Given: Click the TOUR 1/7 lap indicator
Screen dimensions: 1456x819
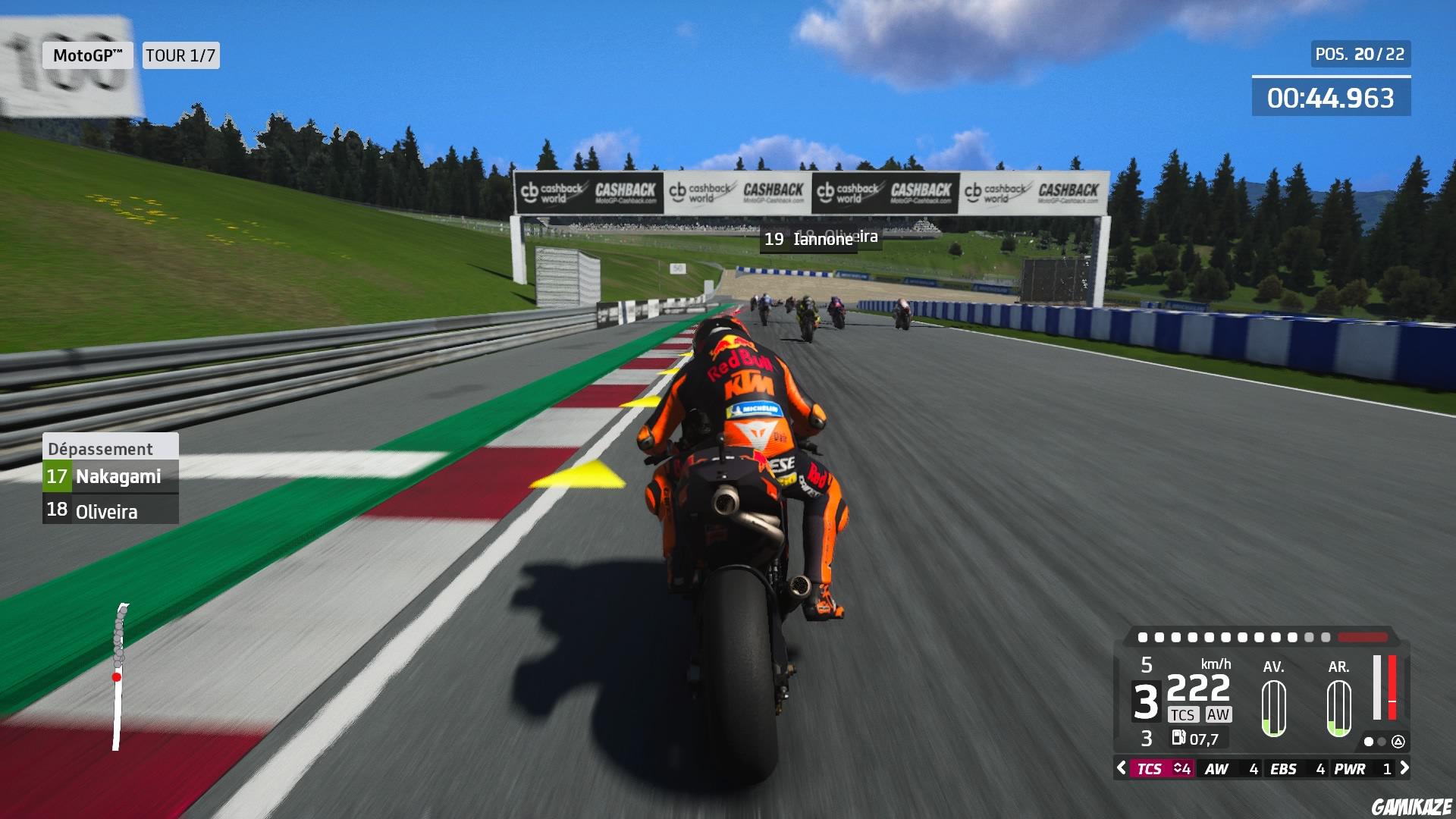Looking at the screenshot, I should click(x=180, y=55).
